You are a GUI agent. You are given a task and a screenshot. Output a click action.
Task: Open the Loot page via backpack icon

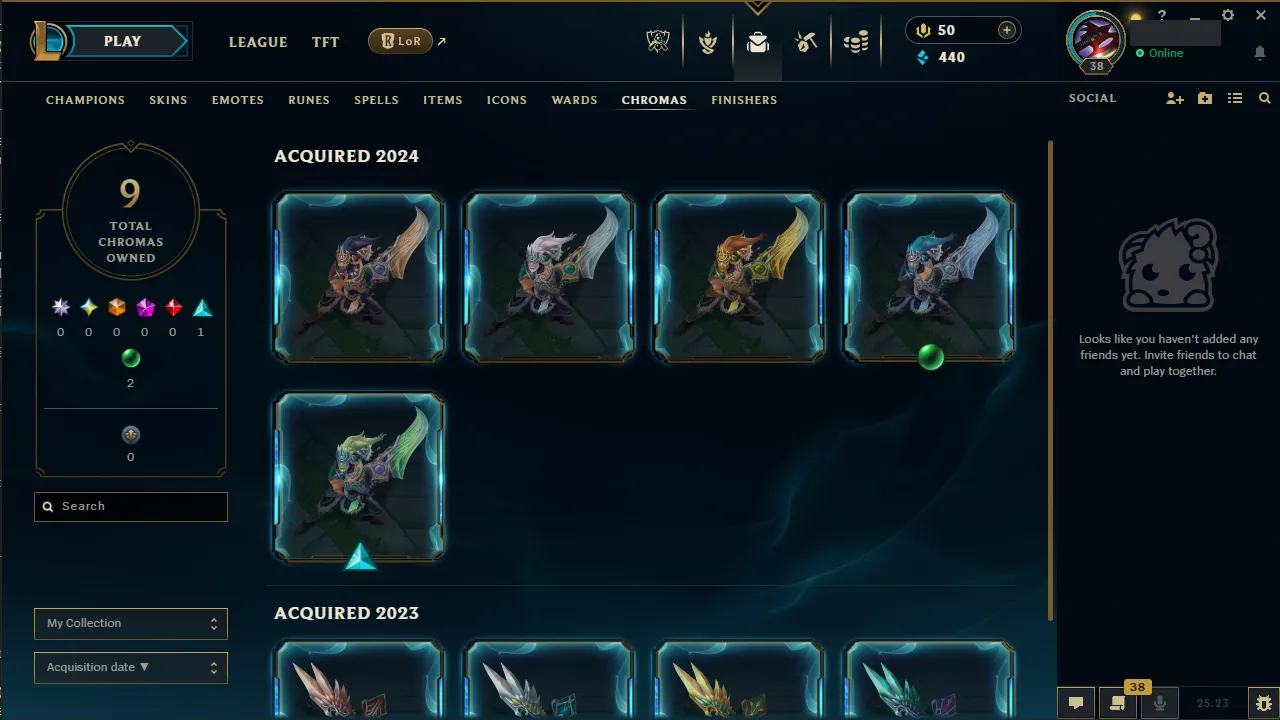pos(757,42)
